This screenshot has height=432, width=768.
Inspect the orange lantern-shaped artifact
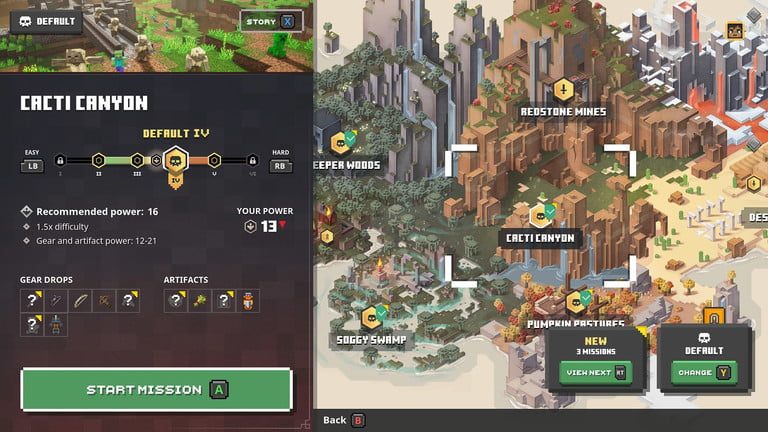point(248,300)
